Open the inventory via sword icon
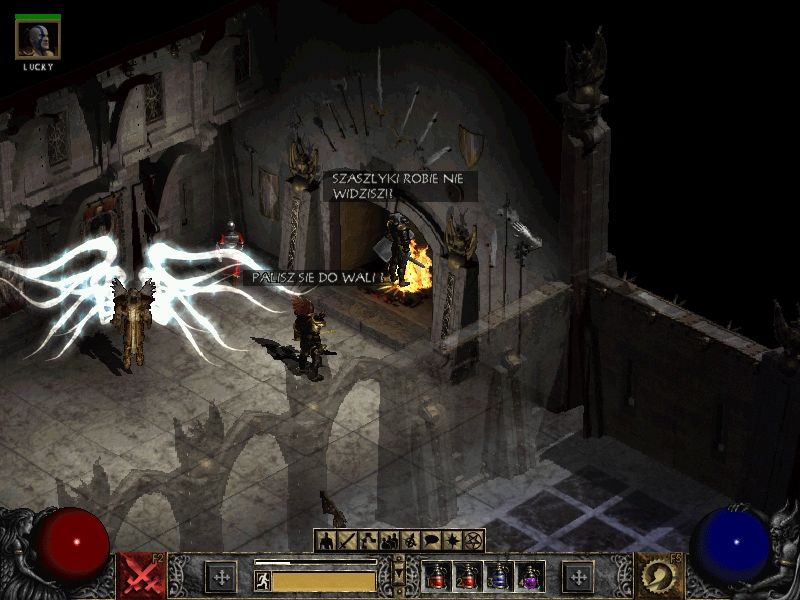This screenshot has width=800, height=600. 346,541
